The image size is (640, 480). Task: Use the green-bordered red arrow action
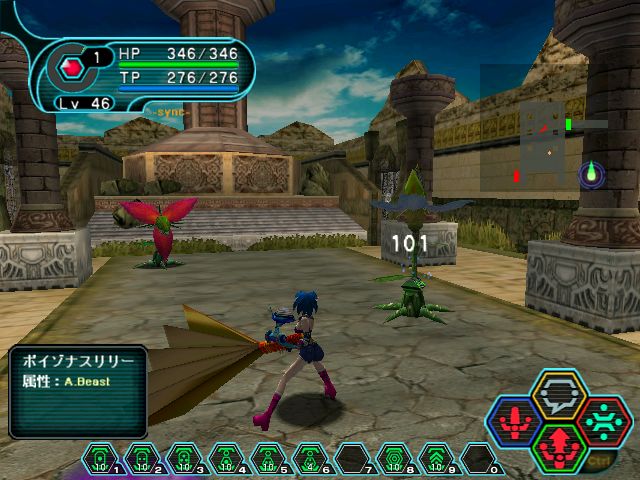click(559, 447)
